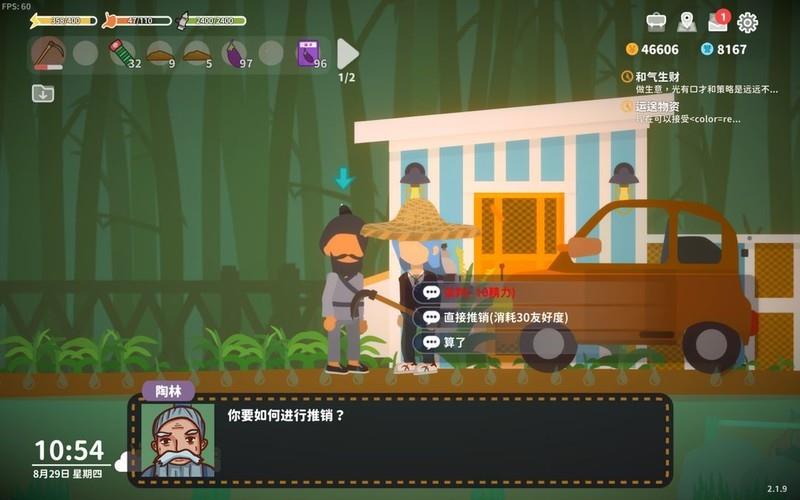800x500 pixels.
Task: Select the brown soil pile slot with 9
Action: click(160, 53)
